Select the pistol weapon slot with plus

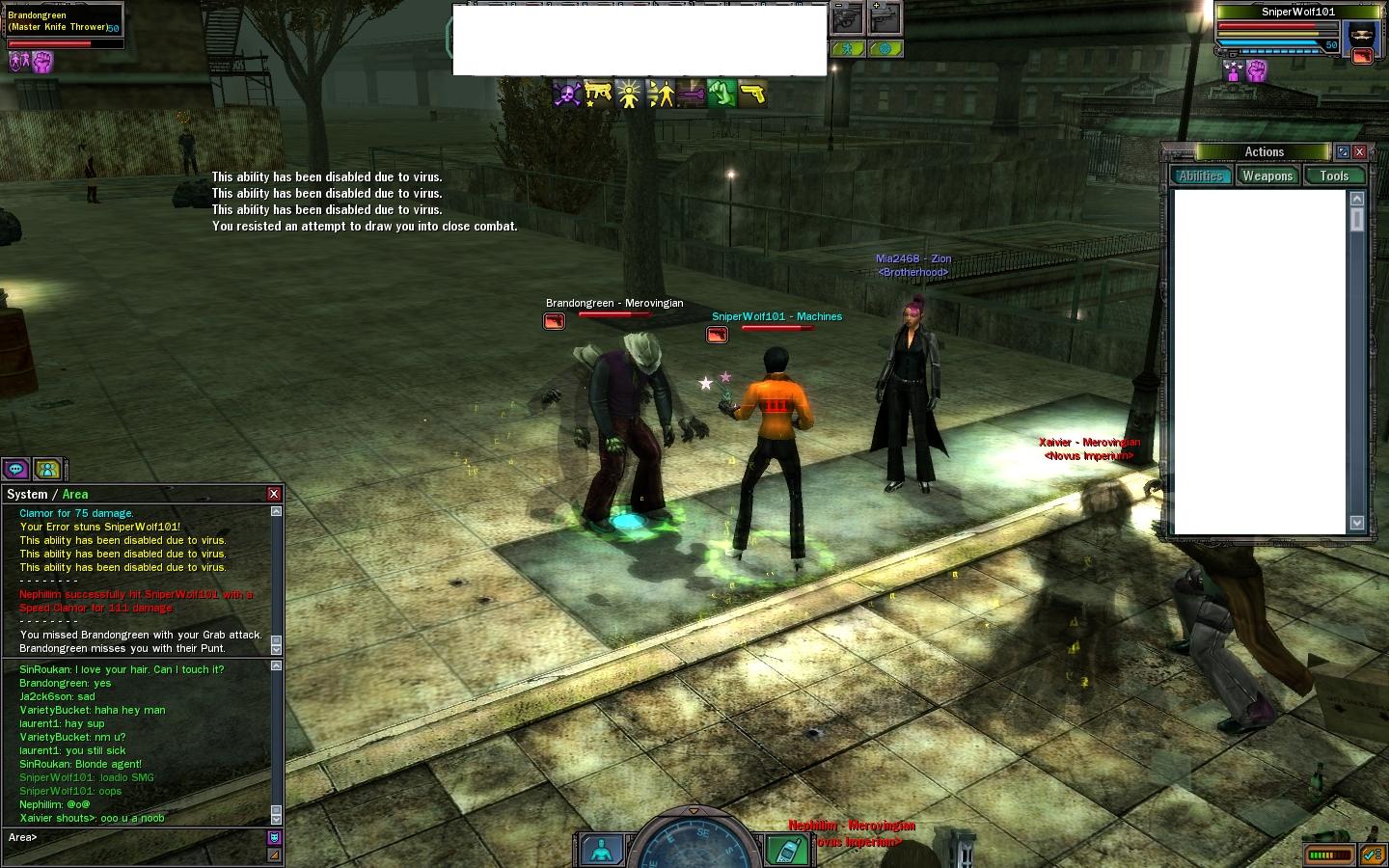point(884,17)
